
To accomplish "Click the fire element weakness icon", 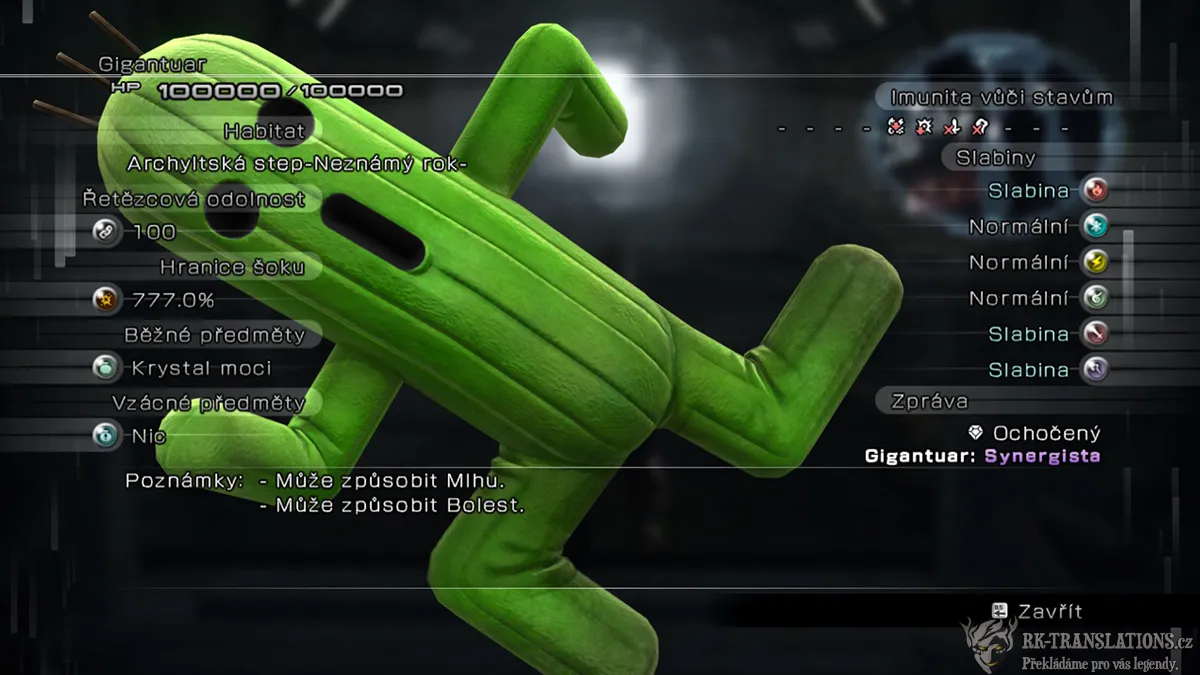I will coord(1096,190).
